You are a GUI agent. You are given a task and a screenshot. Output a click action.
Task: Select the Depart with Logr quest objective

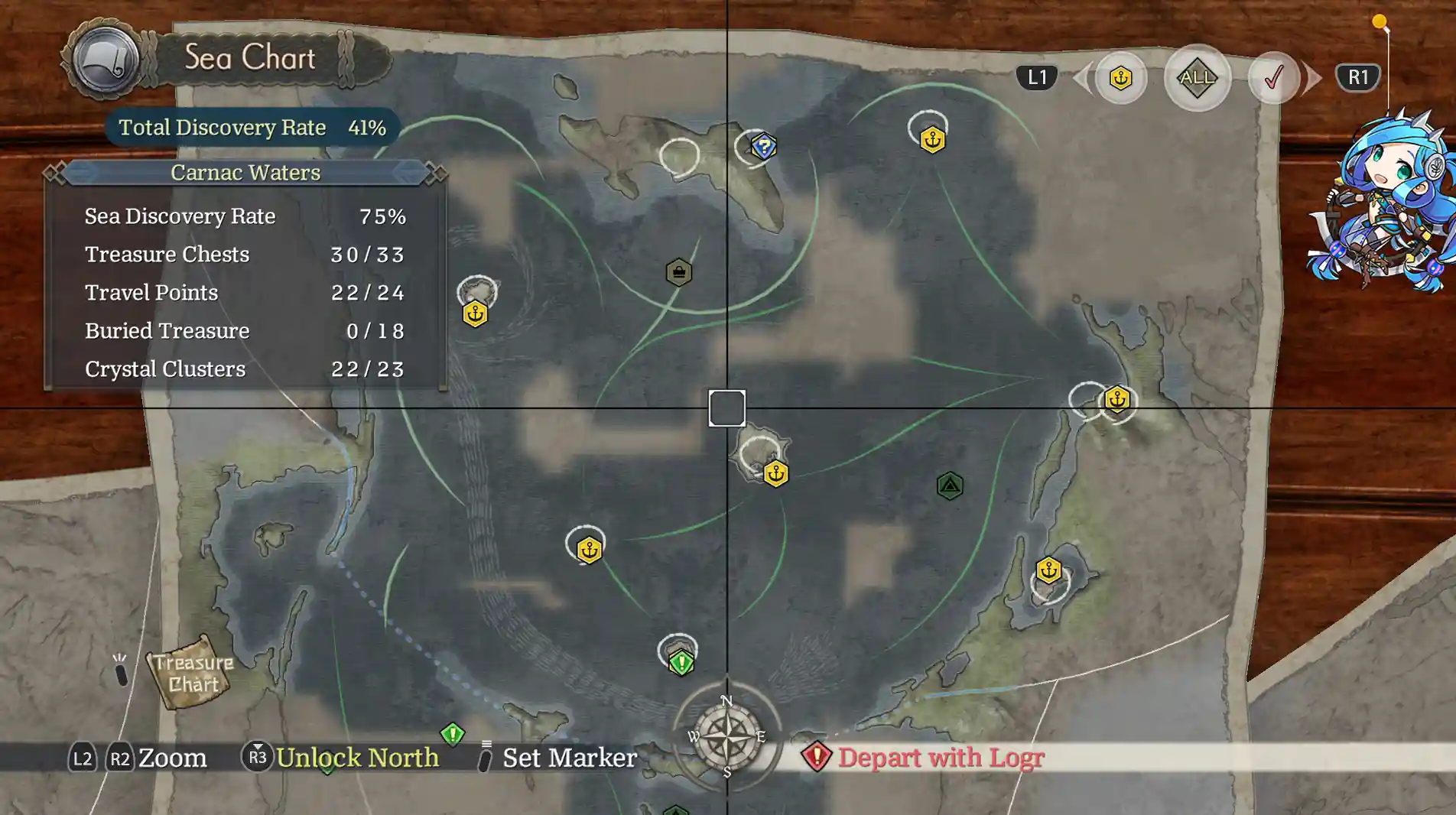[940, 757]
